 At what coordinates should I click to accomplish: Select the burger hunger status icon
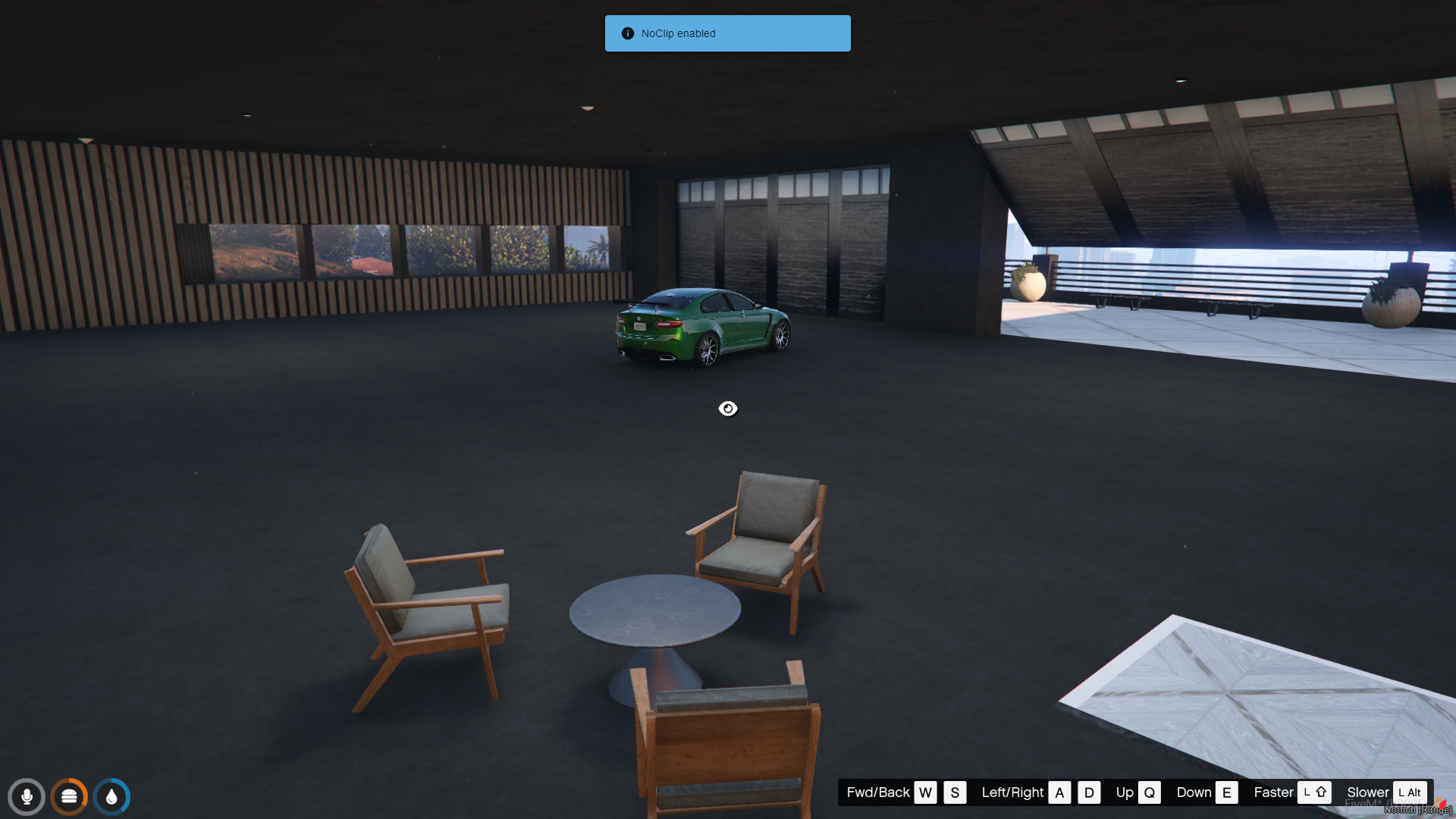[x=69, y=797]
